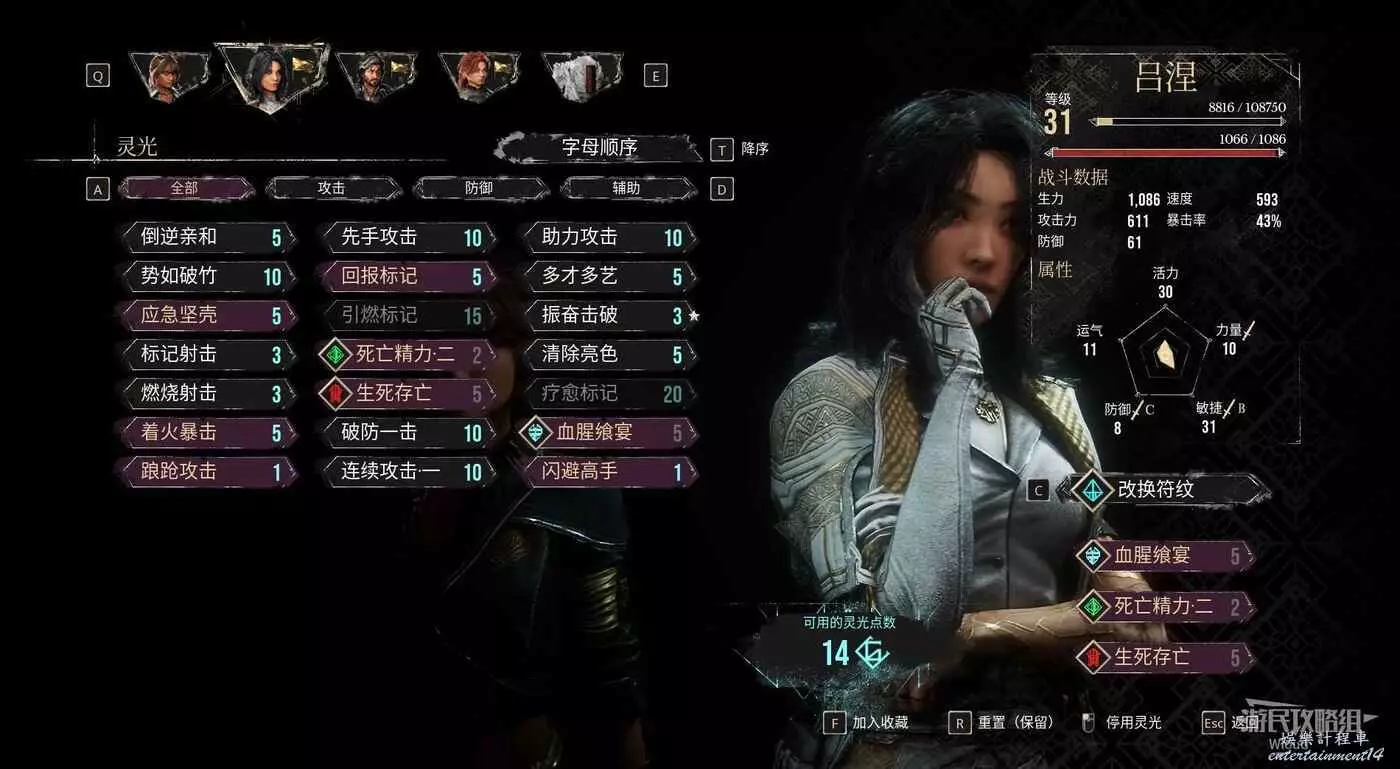The width and height of the screenshot is (1400, 769).
Task: Choose the 势如破竹 skill entry
Action: (x=207, y=276)
